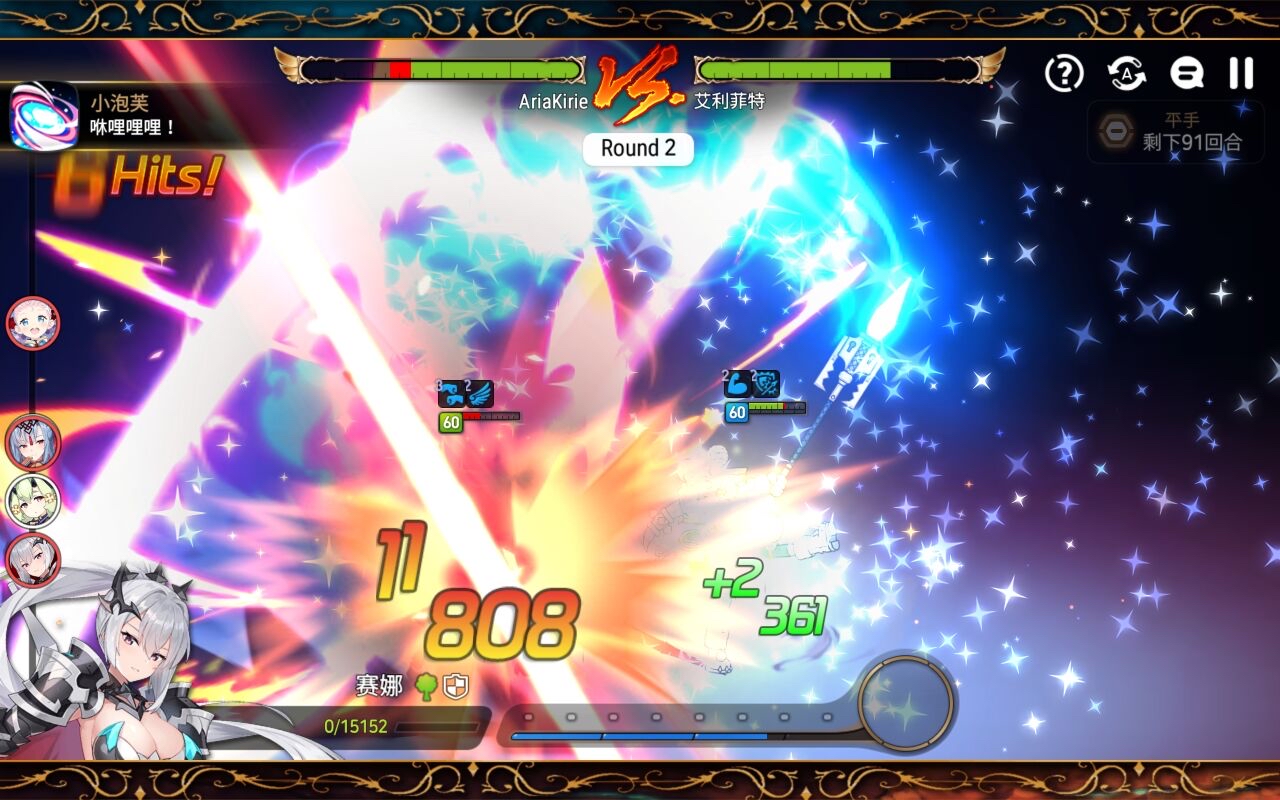Select the smiling white-haired blue-eyed turn portrait
This screenshot has height=800, width=1280.
pyautogui.click(x=33, y=323)
